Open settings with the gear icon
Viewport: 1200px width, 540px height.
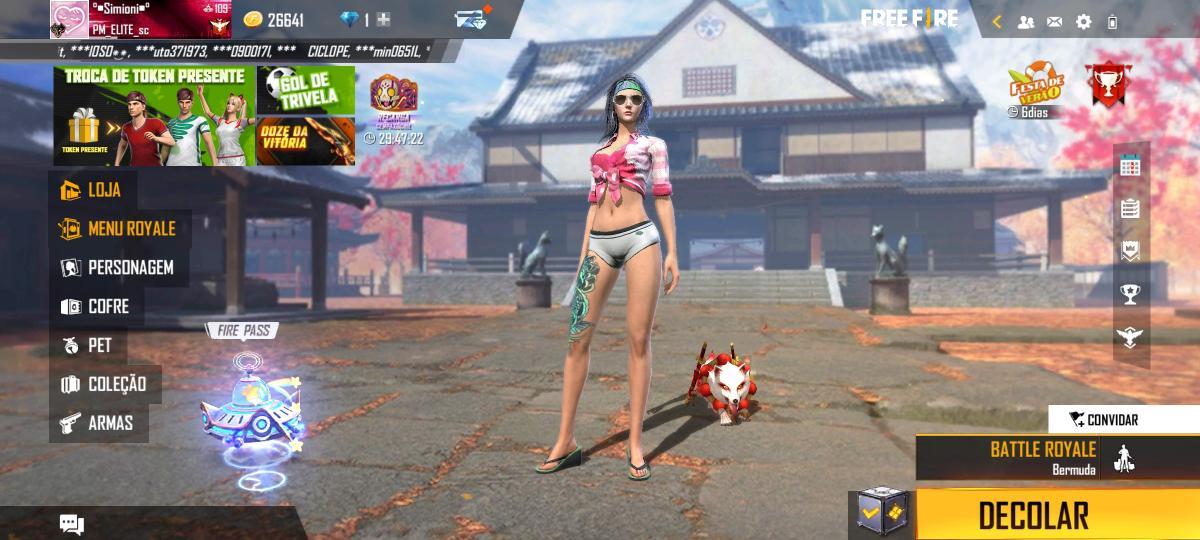[1083, 21]
